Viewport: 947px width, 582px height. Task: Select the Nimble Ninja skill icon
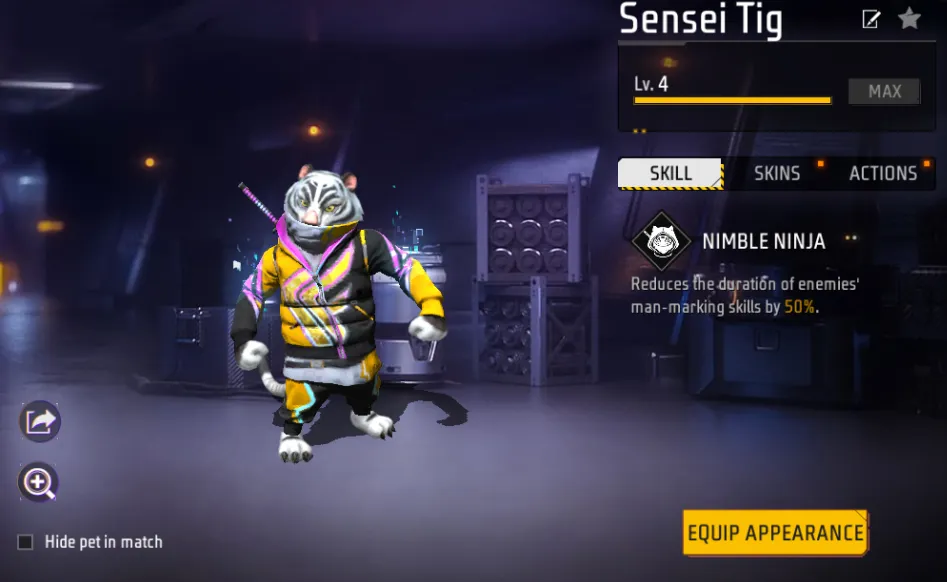[x=661, y=241]
